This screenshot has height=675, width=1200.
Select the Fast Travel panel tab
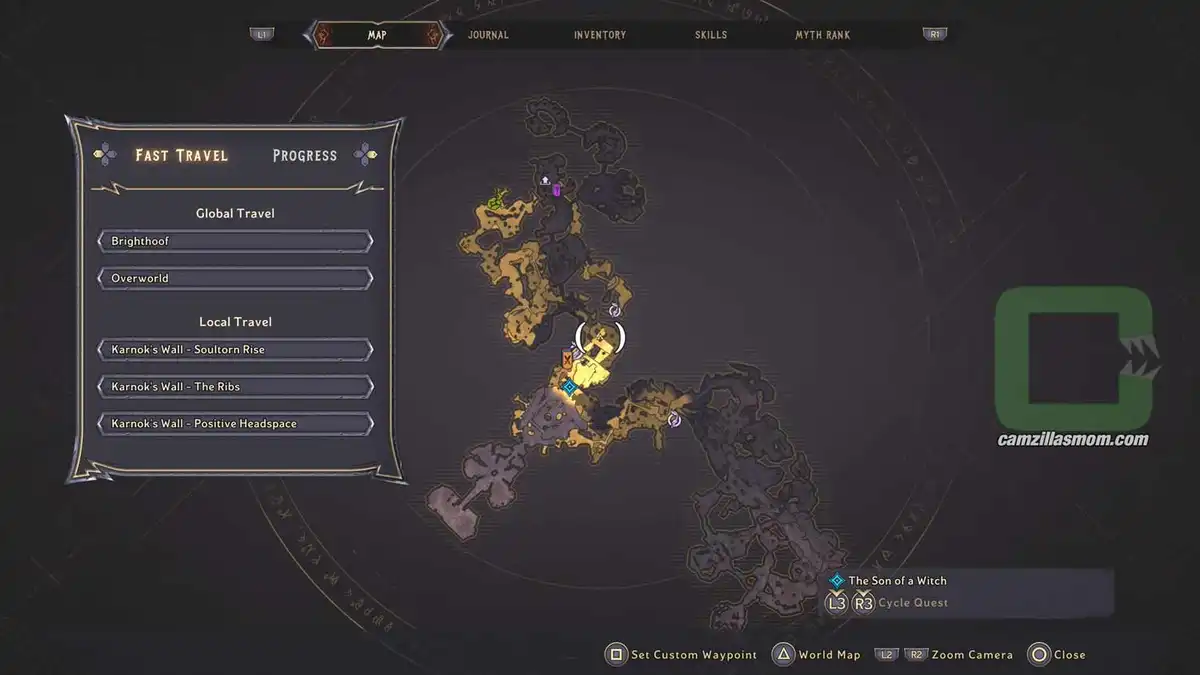(x=182, y=155)
